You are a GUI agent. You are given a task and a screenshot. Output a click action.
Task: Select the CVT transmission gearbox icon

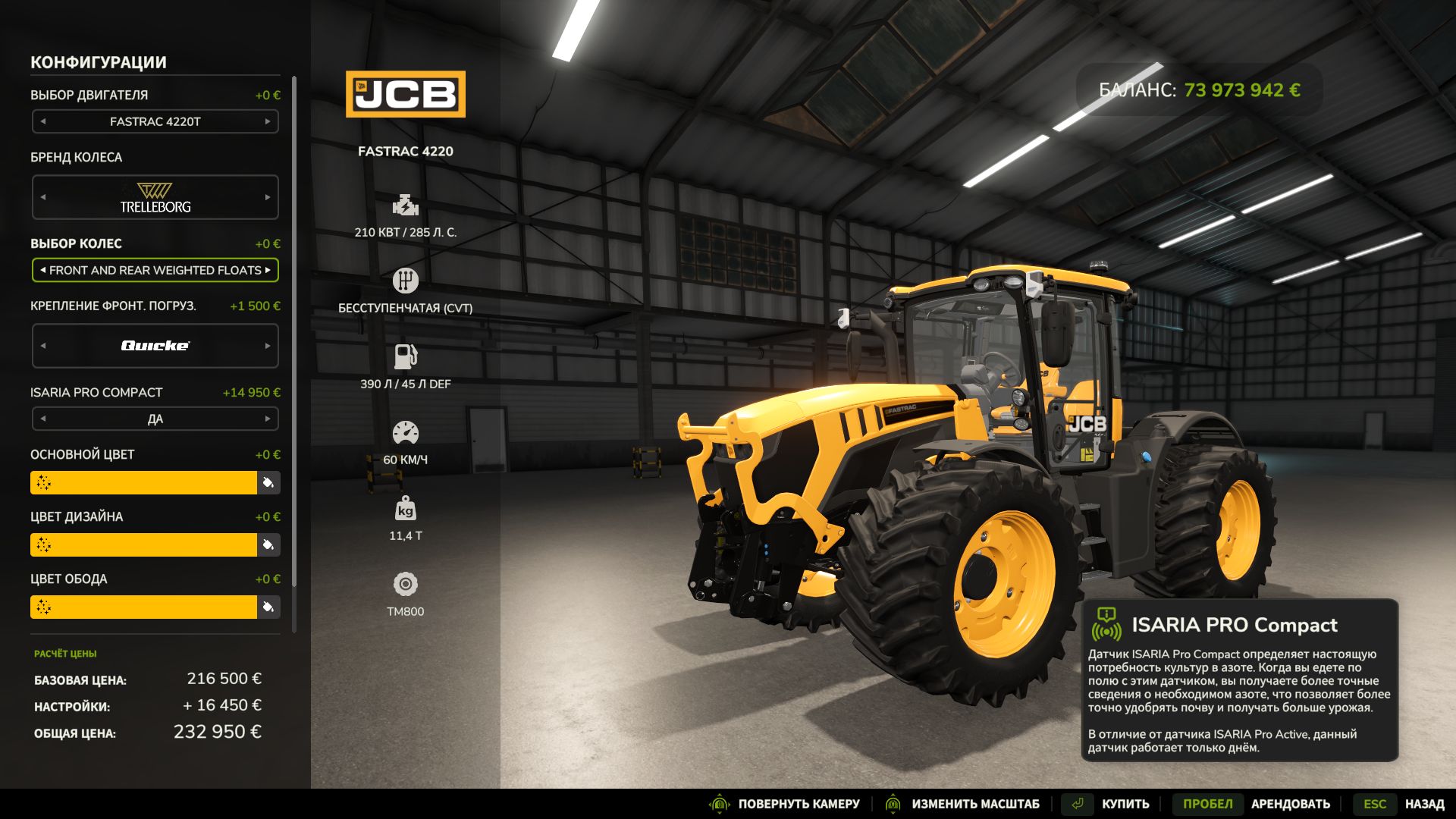pos(406,281)
